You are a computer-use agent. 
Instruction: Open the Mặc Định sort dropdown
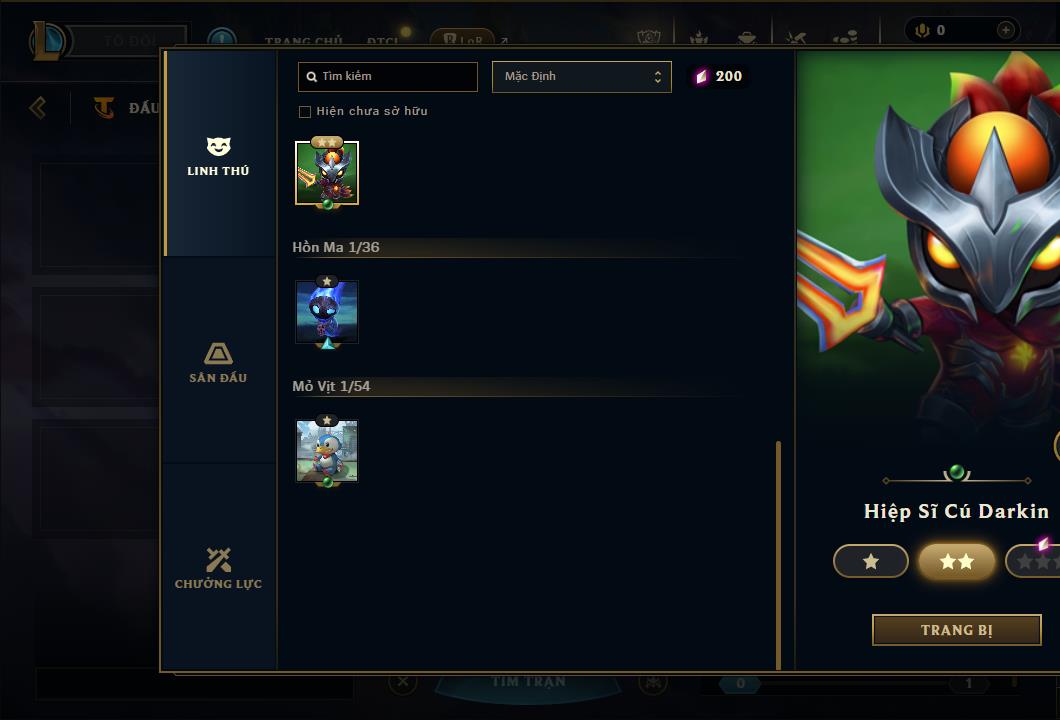tap(581, 77)
